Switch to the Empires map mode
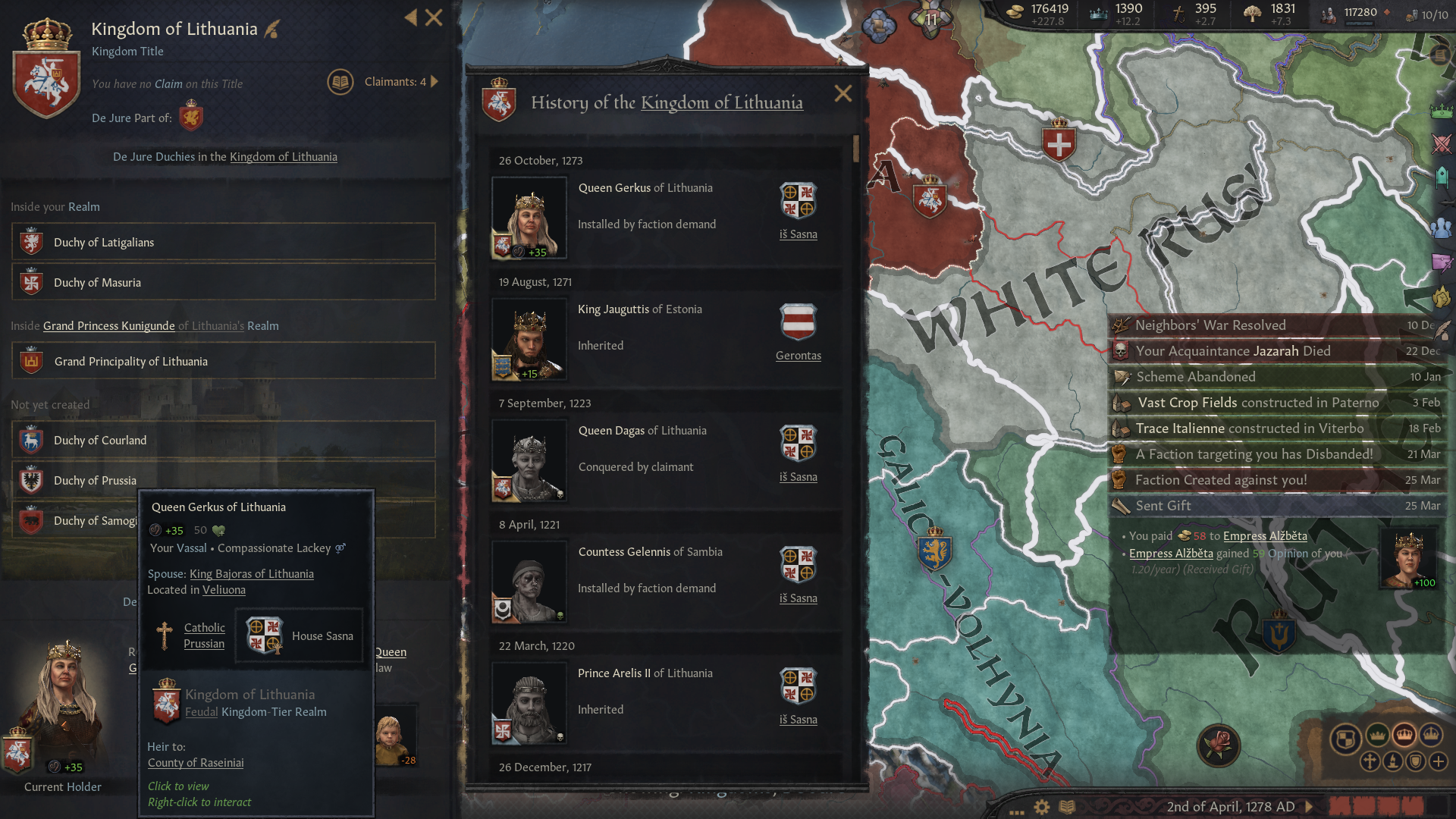 pos(1404,736)
